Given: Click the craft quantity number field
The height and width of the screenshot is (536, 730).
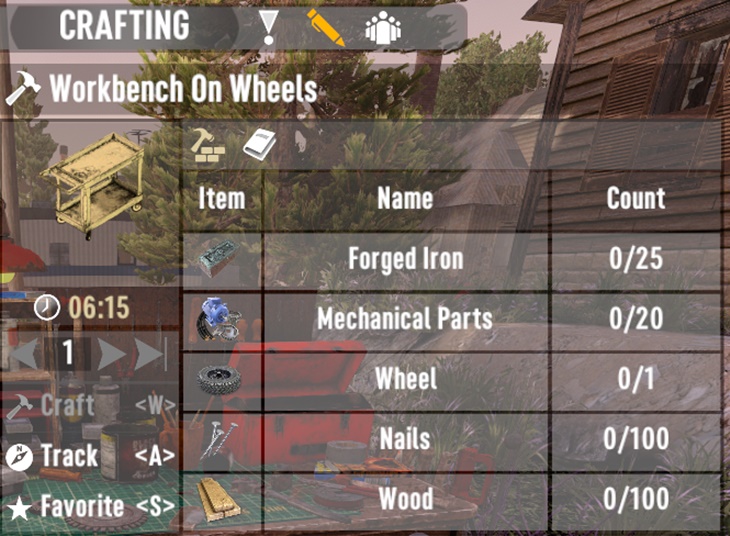Looking at the screenshot, I should (68, 354).
